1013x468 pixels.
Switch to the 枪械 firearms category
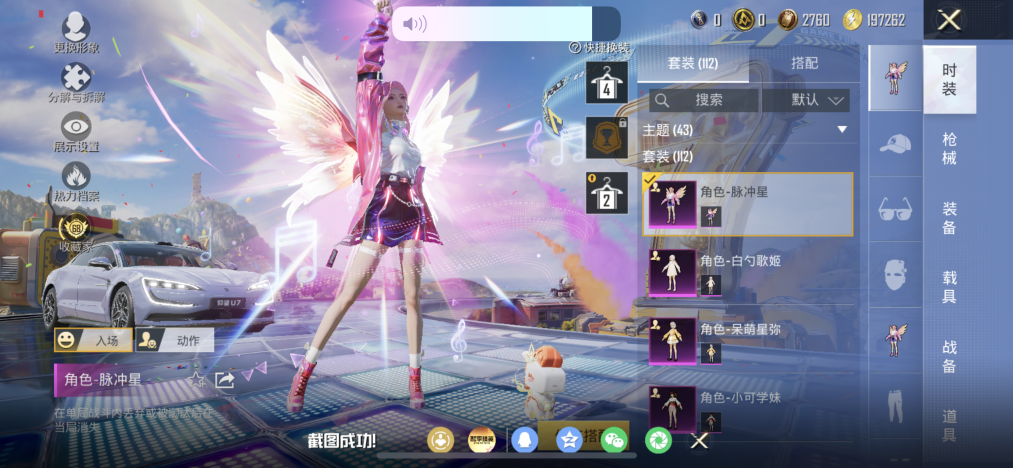pos(949,149)
